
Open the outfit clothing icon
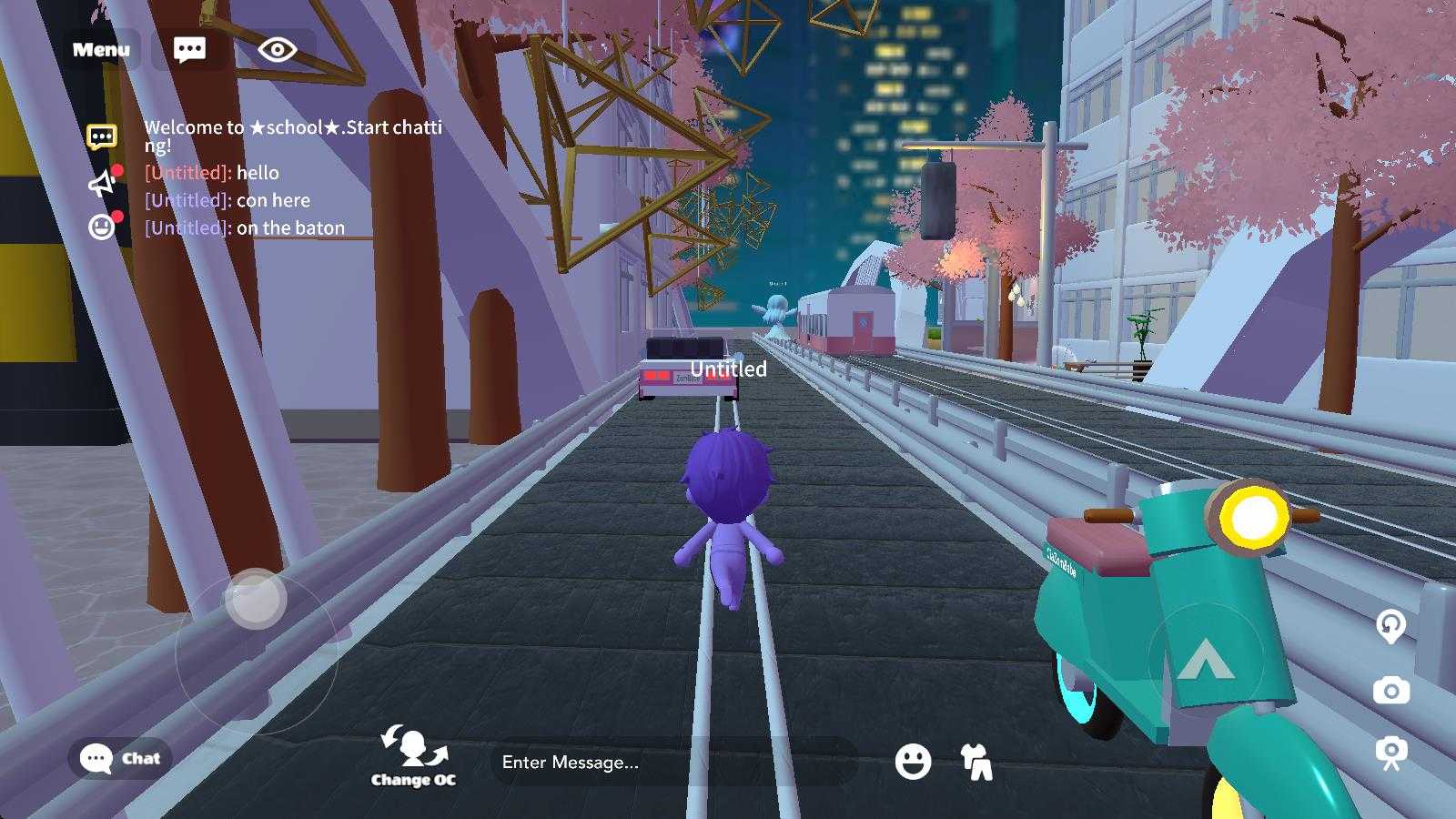[976, 762]
